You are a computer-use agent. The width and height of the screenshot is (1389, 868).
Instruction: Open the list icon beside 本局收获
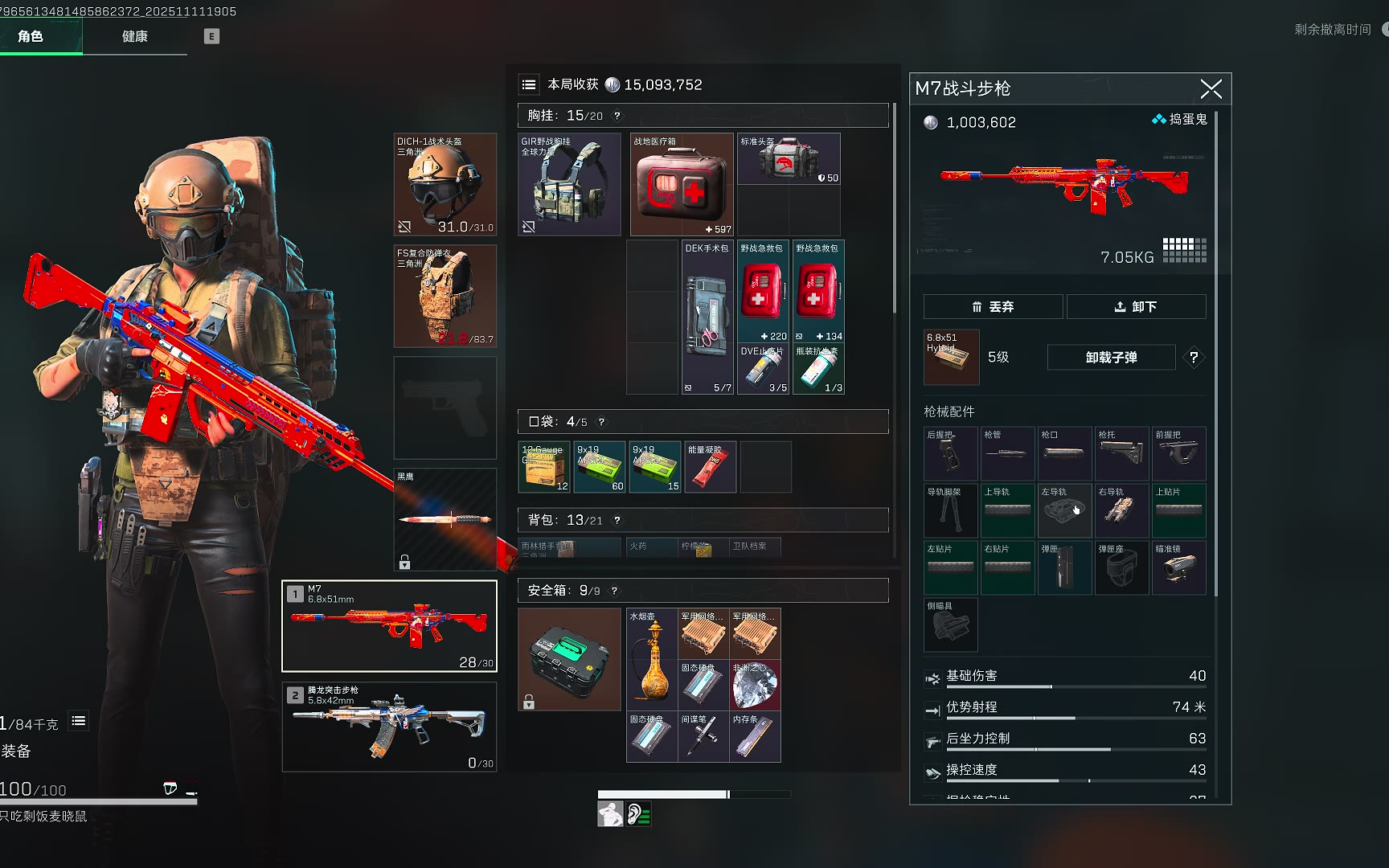[529, 85]
